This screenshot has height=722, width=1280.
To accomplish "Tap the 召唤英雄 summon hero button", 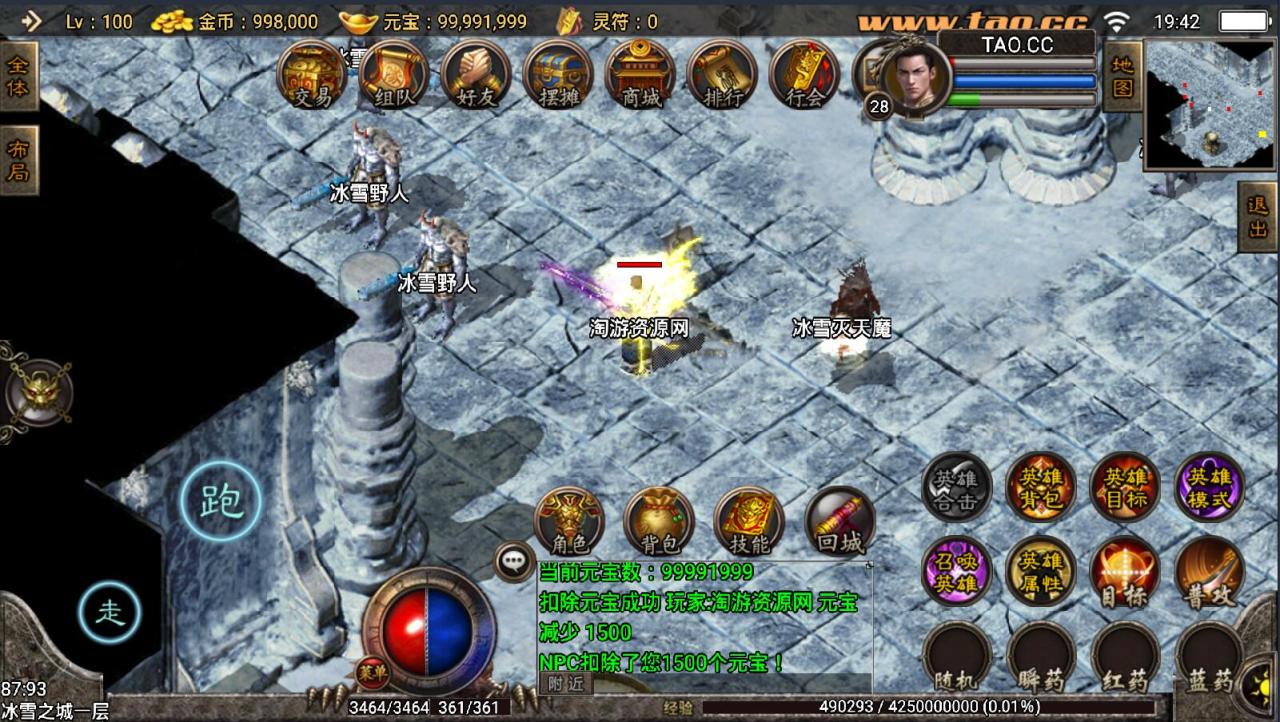I will coord(957,571).
